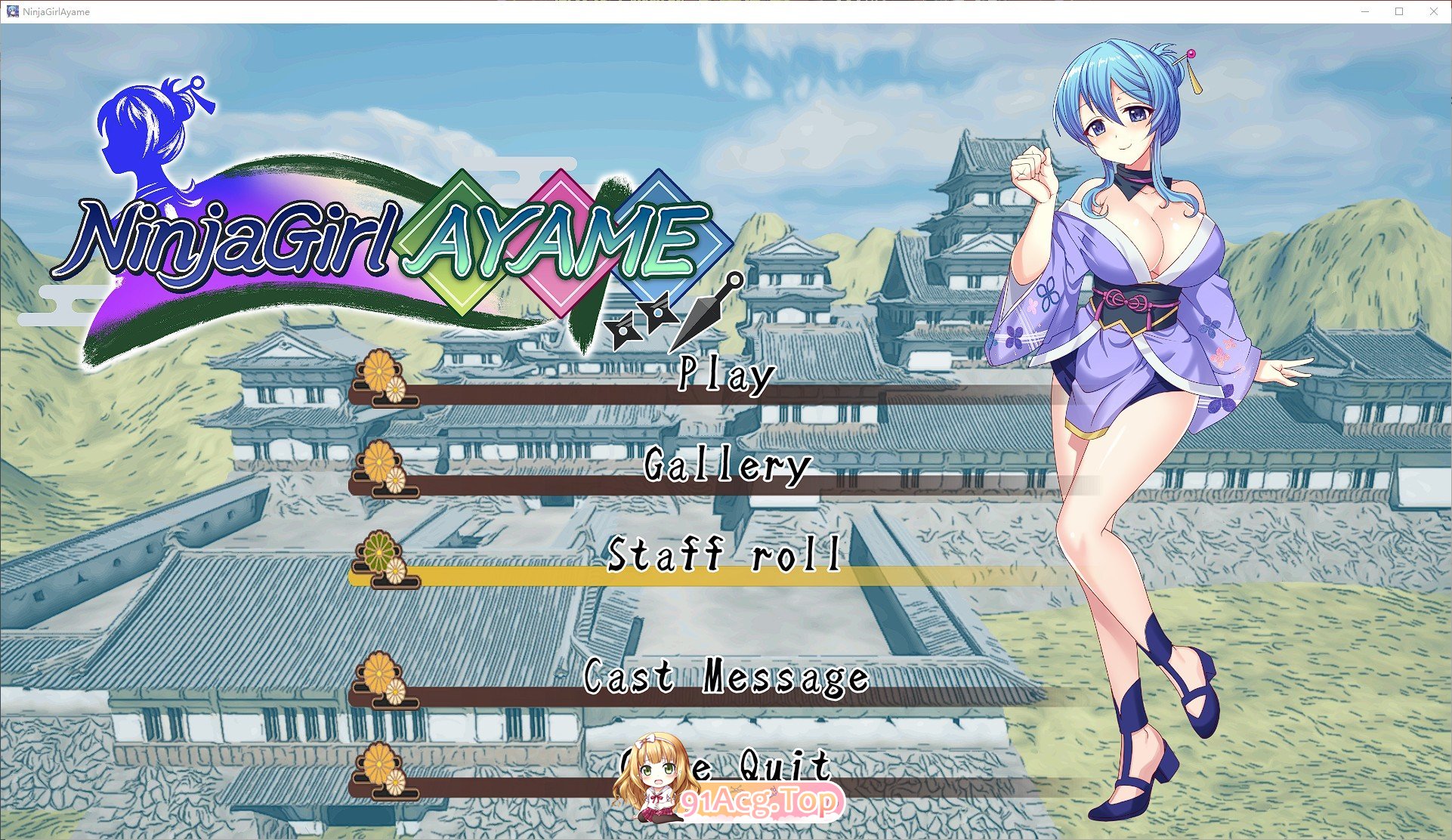The image size is (1452, 840).
Task: Click the NinjaGirlAyame icon in the title bar
Action: [12, 11]
